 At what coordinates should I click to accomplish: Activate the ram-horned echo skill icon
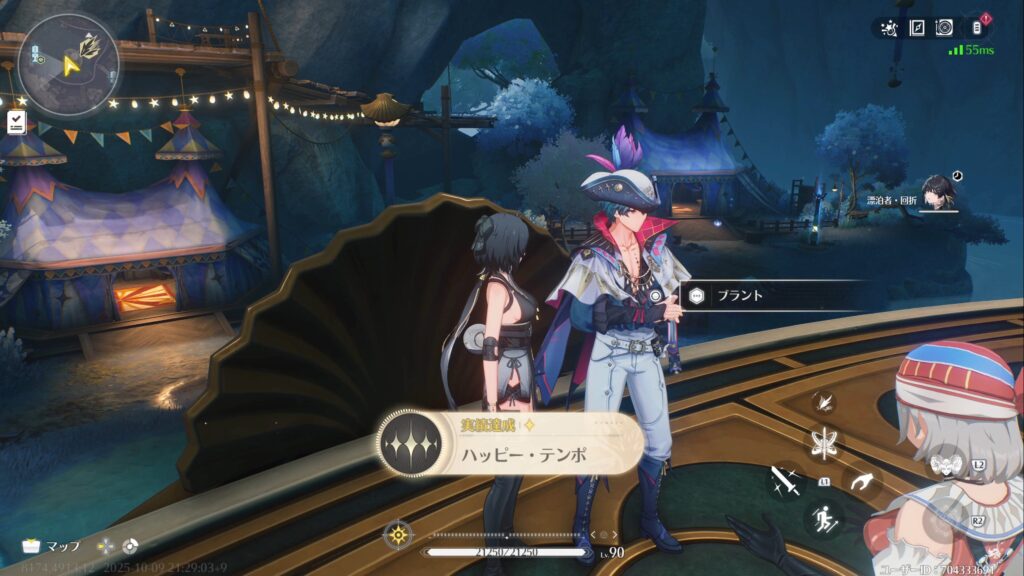[x=947, y=464]
